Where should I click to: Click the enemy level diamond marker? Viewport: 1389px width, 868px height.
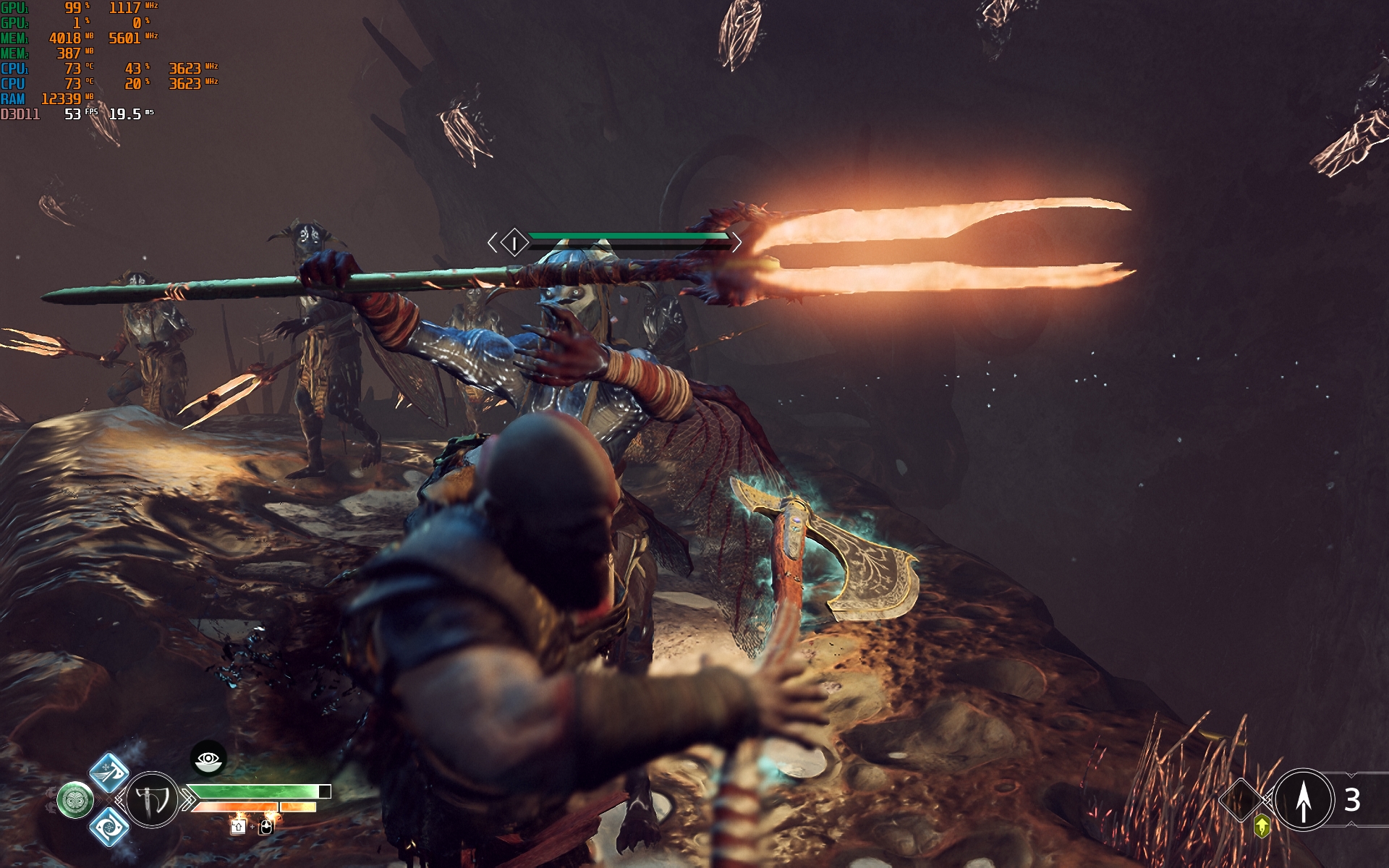click(514, 242)
